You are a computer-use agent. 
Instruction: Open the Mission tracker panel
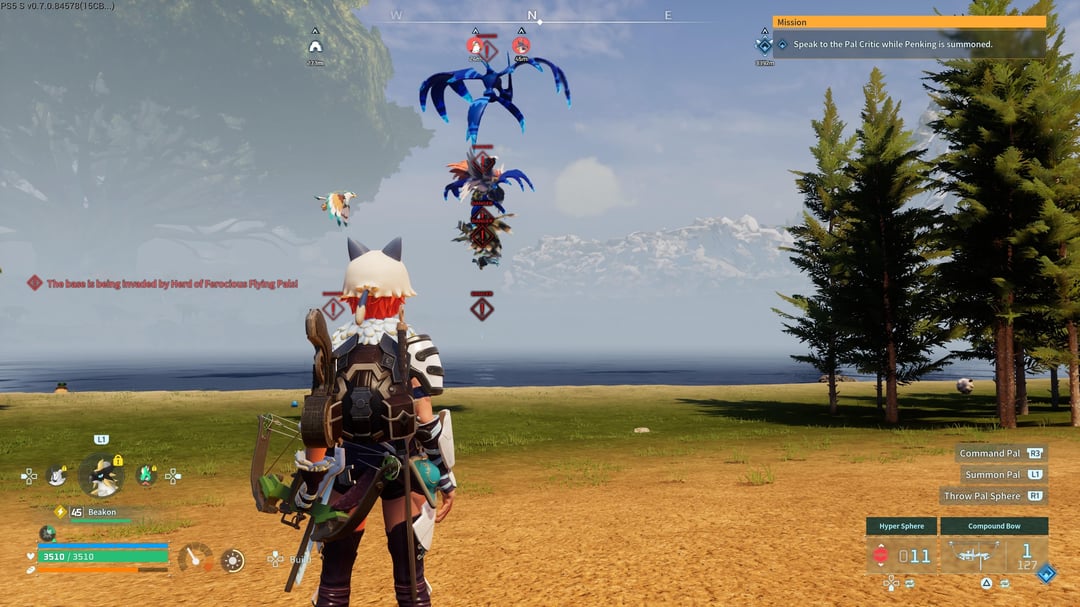pos(909,22)
